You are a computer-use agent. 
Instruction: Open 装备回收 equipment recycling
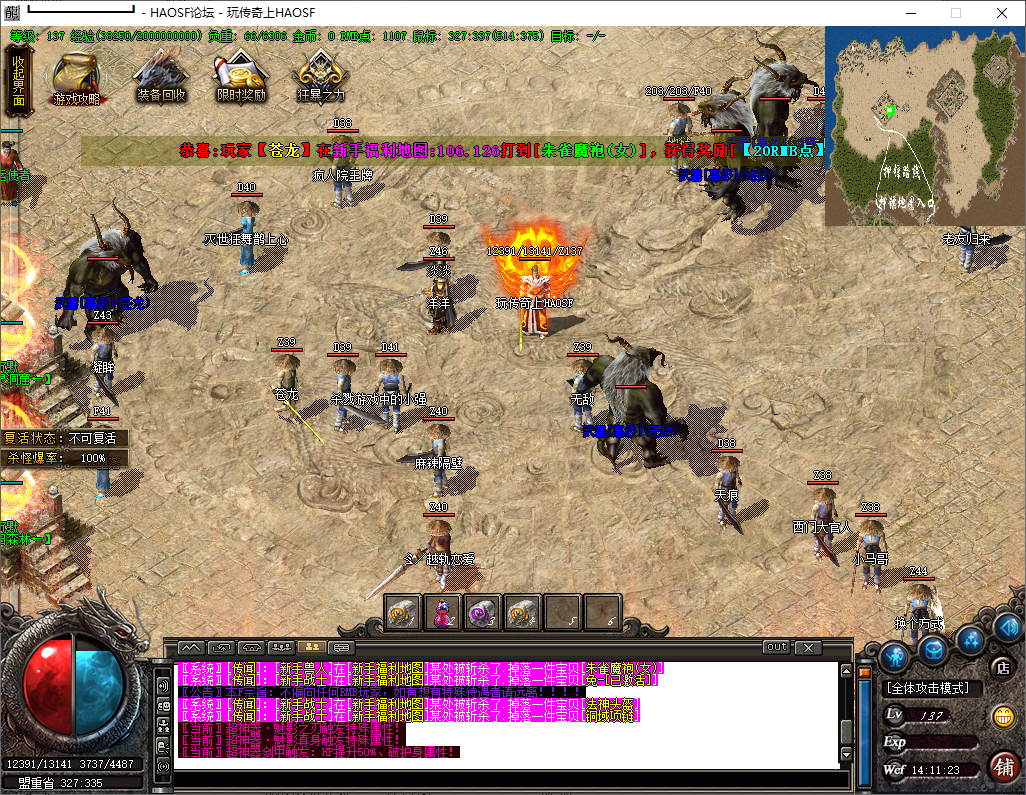pyautogui.click(x=161, y=76)
